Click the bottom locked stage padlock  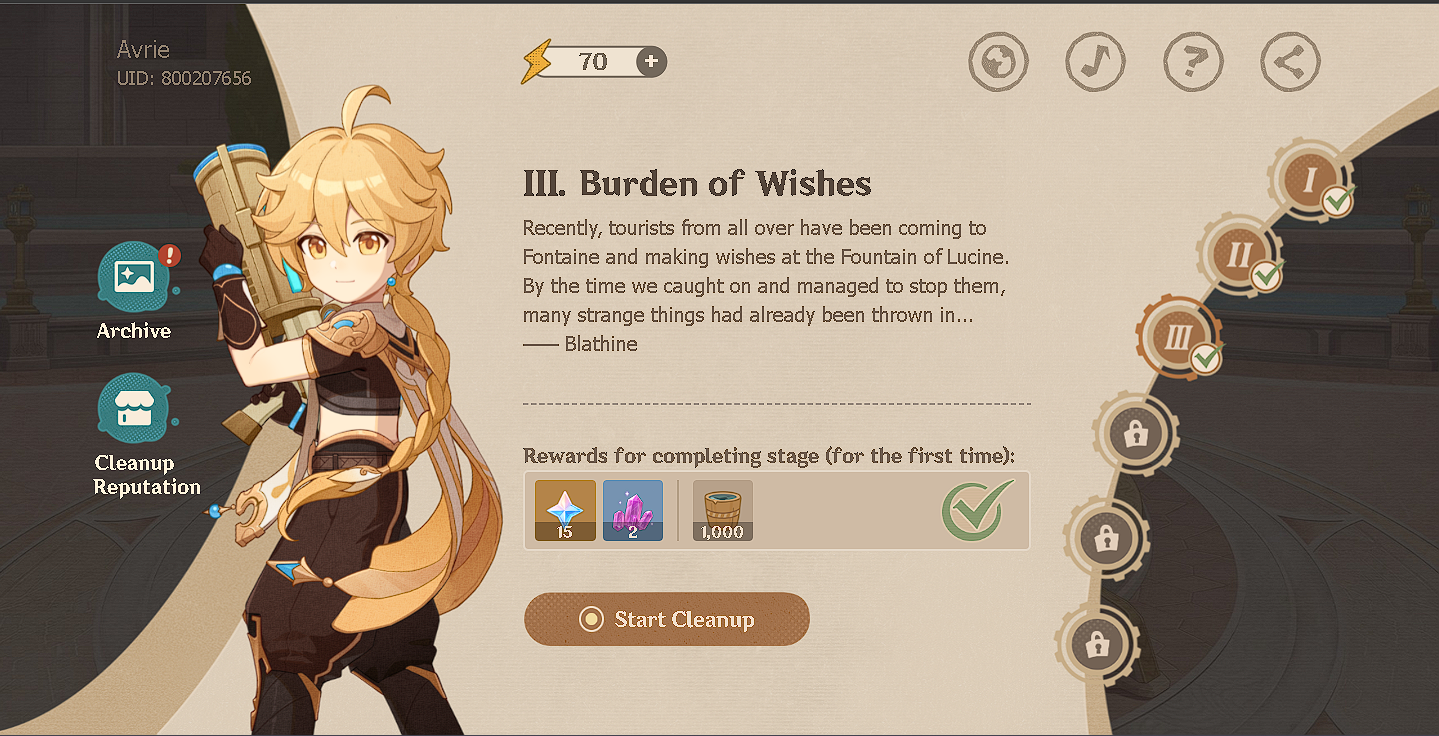pos(1097,645)
